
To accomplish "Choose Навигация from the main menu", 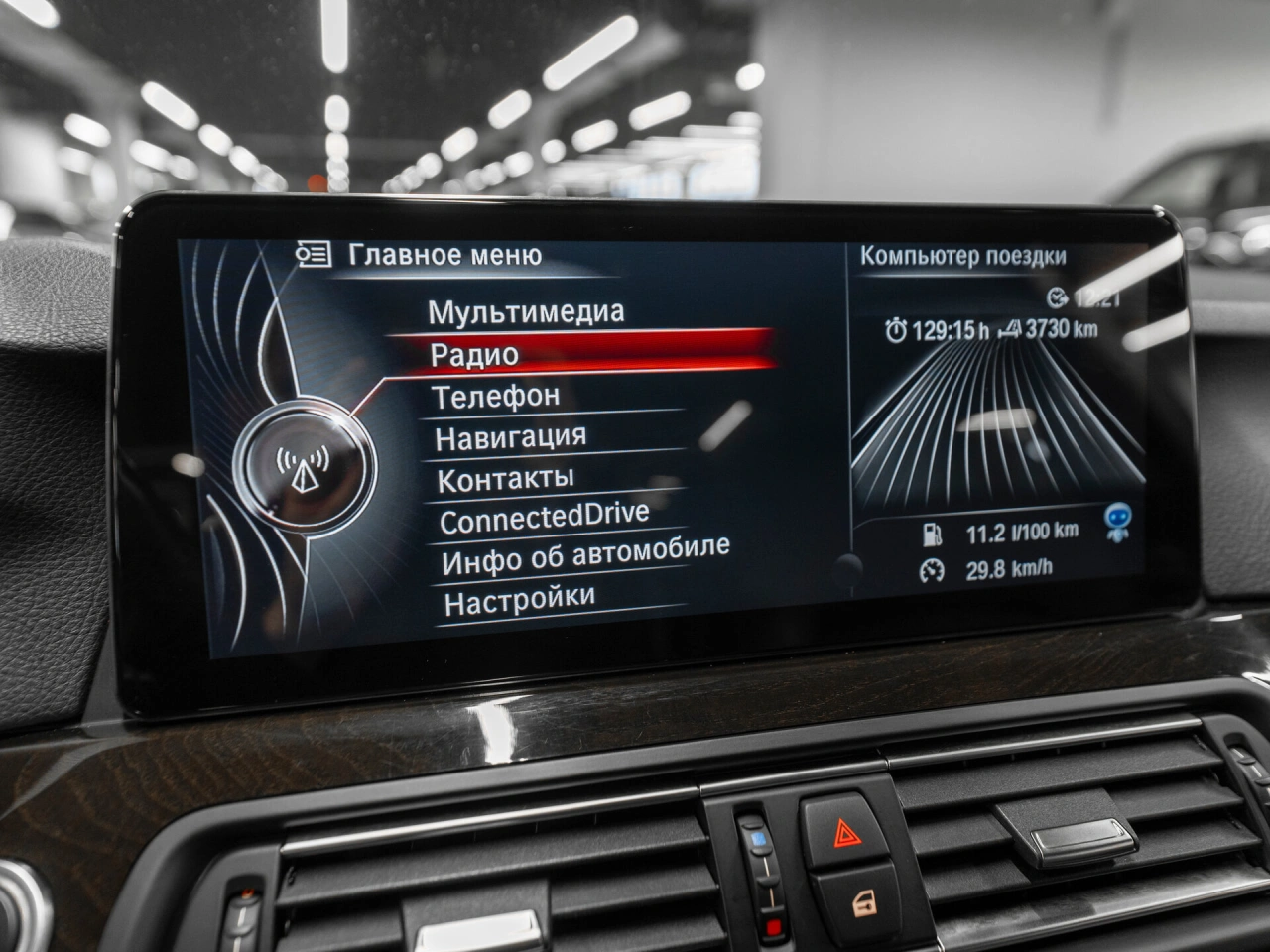I will point(511,437).
